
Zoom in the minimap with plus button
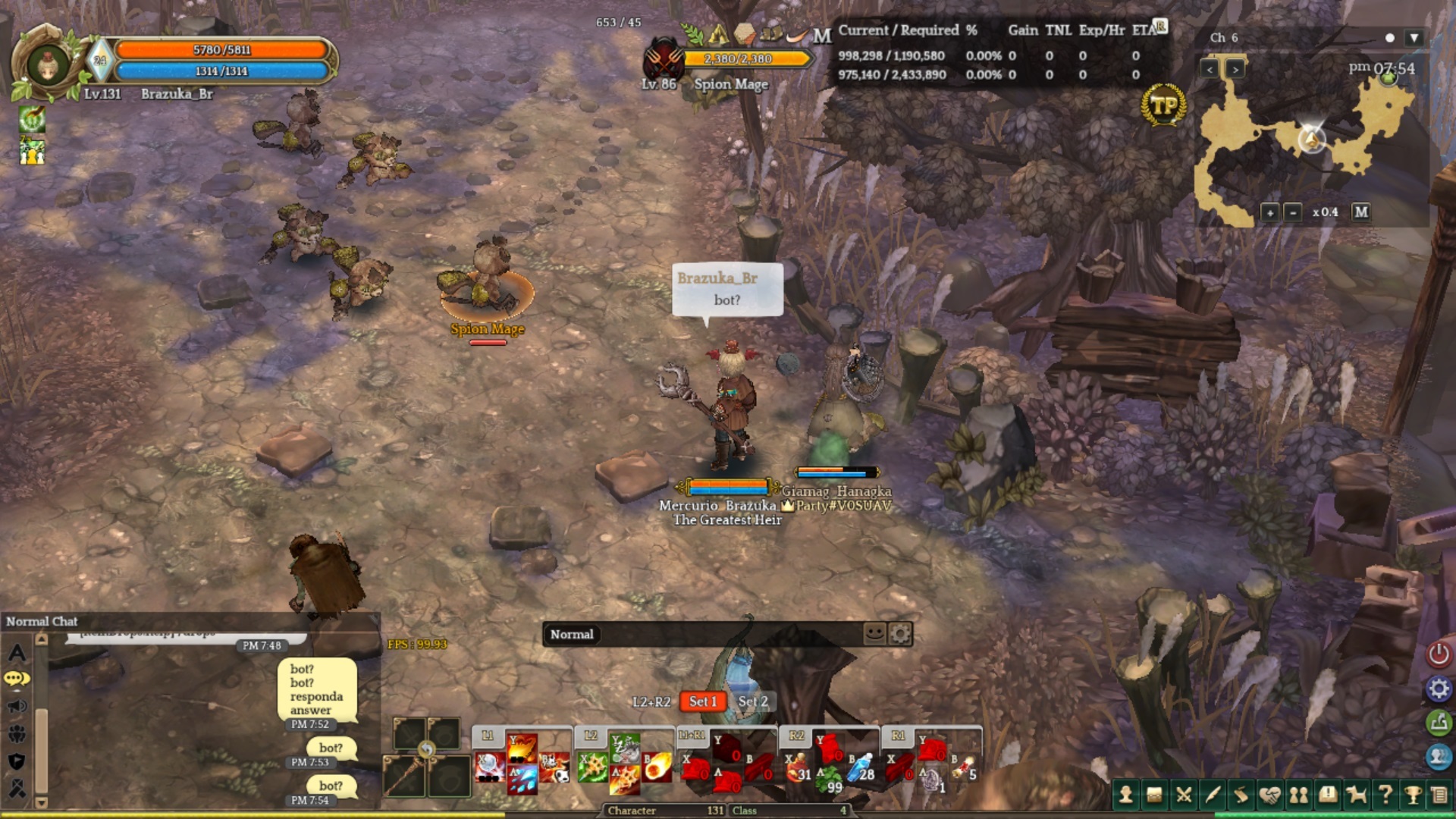pos(1269,212)
